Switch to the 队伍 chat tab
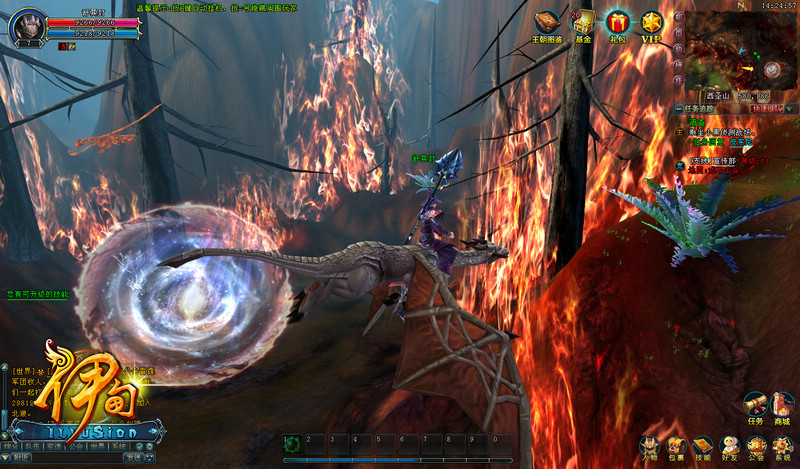Image resolution: width=800 pixels, height=469 pixels. click(32, 446)
